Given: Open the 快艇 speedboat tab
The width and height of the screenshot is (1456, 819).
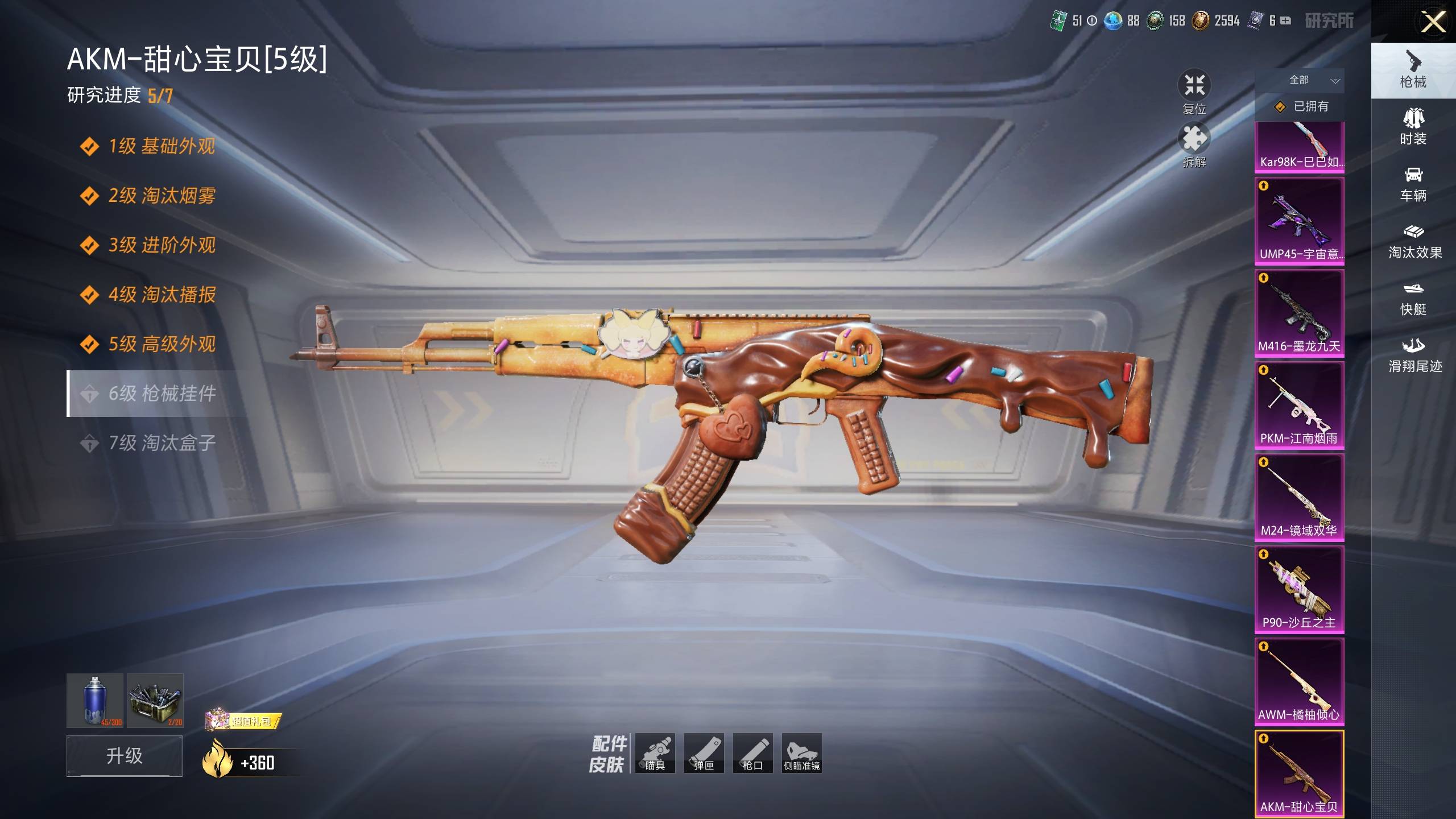Looking at the screenshot, I should tap(1413, 298).
